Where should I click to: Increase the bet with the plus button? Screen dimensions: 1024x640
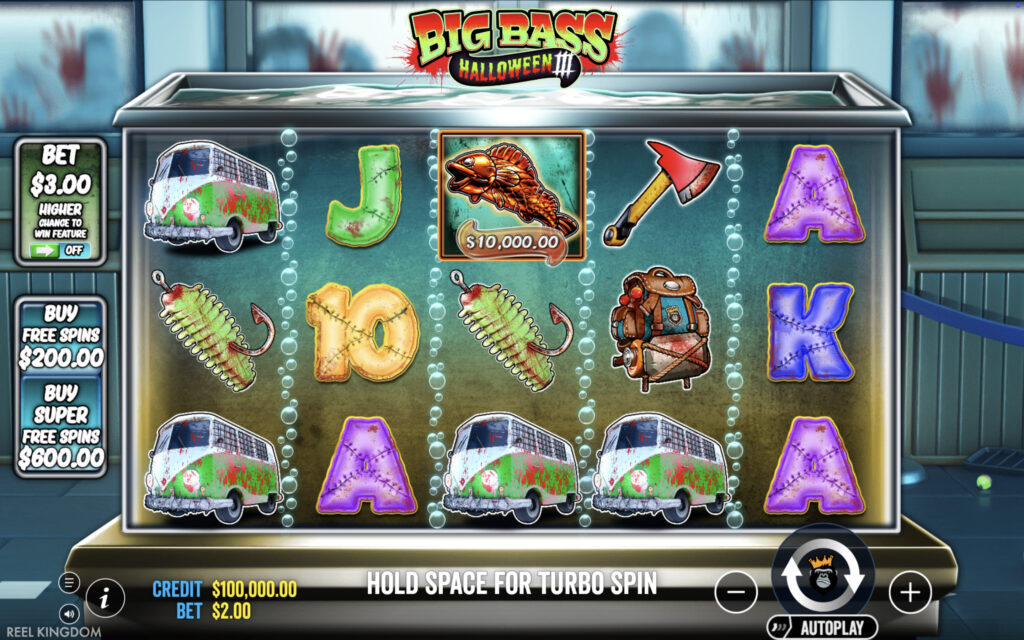(909, 592)
